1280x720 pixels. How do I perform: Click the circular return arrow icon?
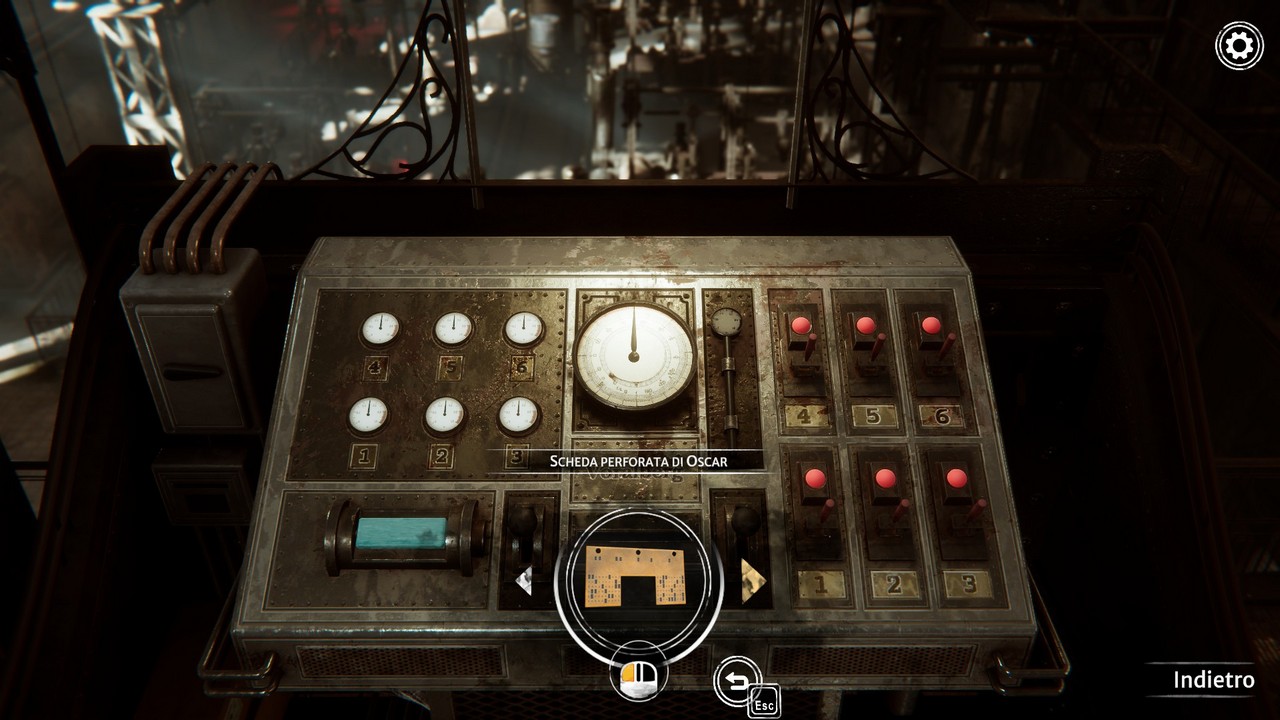coord(737,681)
